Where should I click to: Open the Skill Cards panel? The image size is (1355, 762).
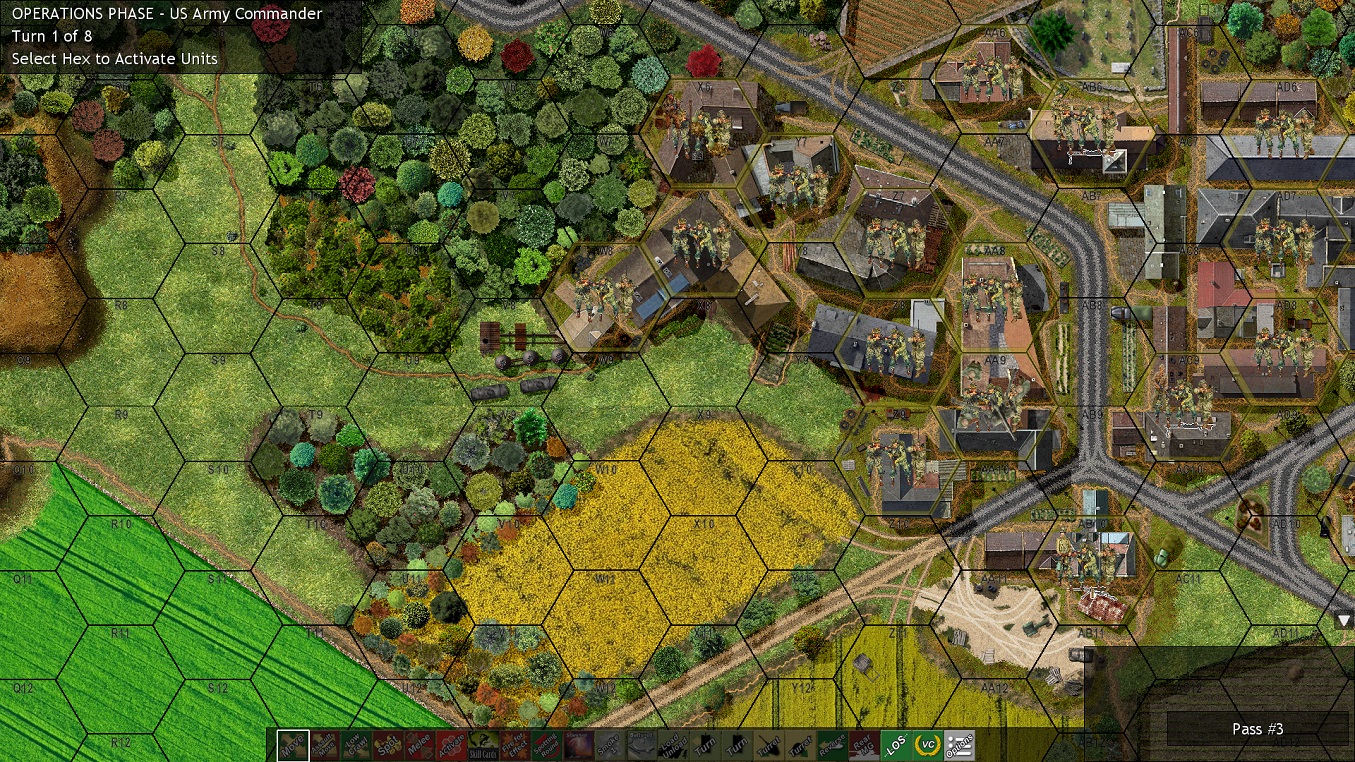[485, 746]
